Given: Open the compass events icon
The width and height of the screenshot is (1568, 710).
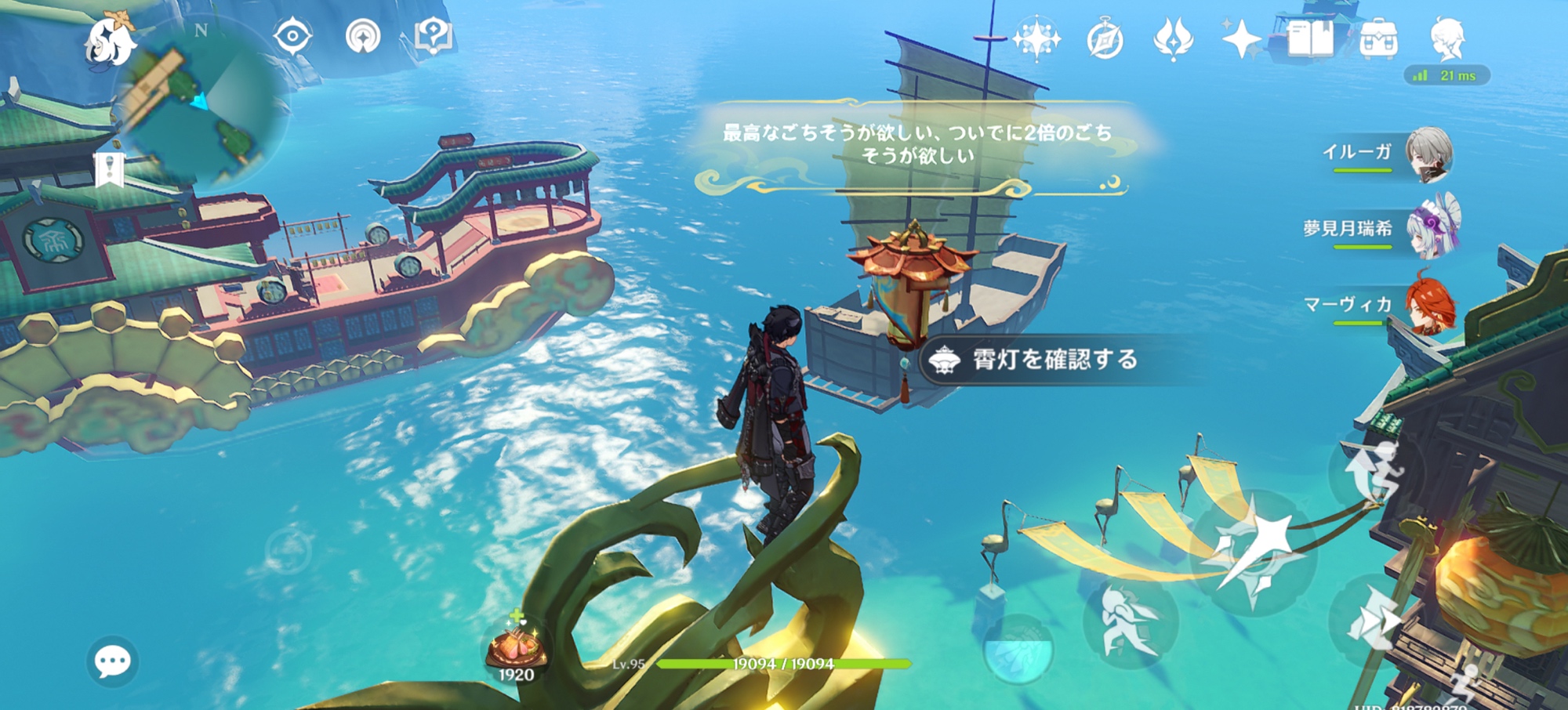Looking at the screenshot, I should pyautogui.click(x=1105, y=39).
